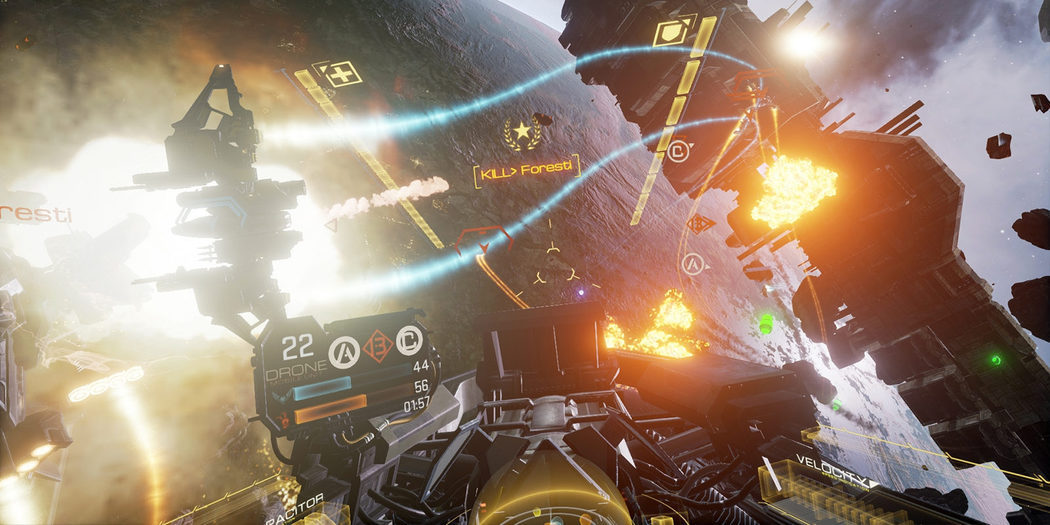This screenshot has width=1050, height=525.
Task: Select the circled A waypoint marker
Action: point(692,265)
